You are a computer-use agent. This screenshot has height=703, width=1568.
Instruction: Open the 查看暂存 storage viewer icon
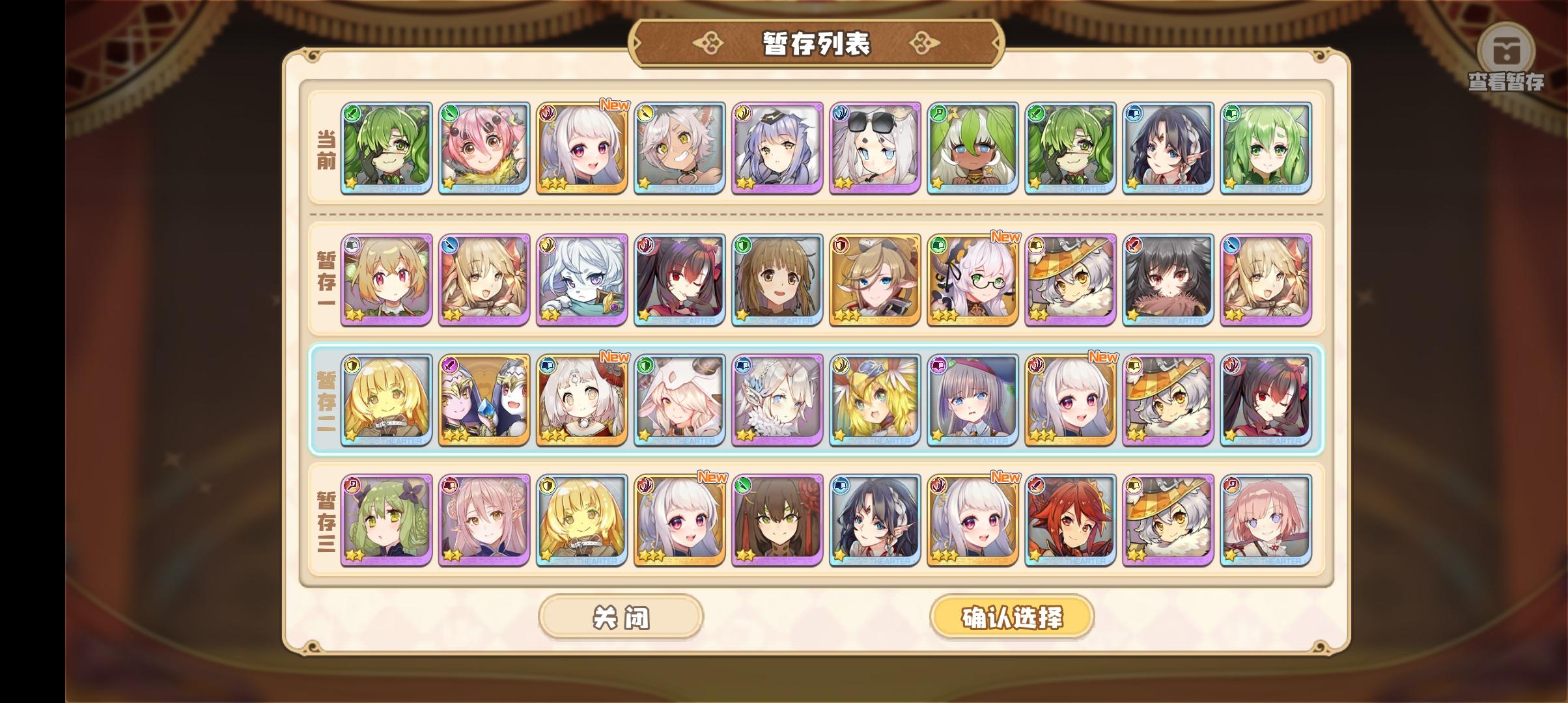(x=1507, y=52)
